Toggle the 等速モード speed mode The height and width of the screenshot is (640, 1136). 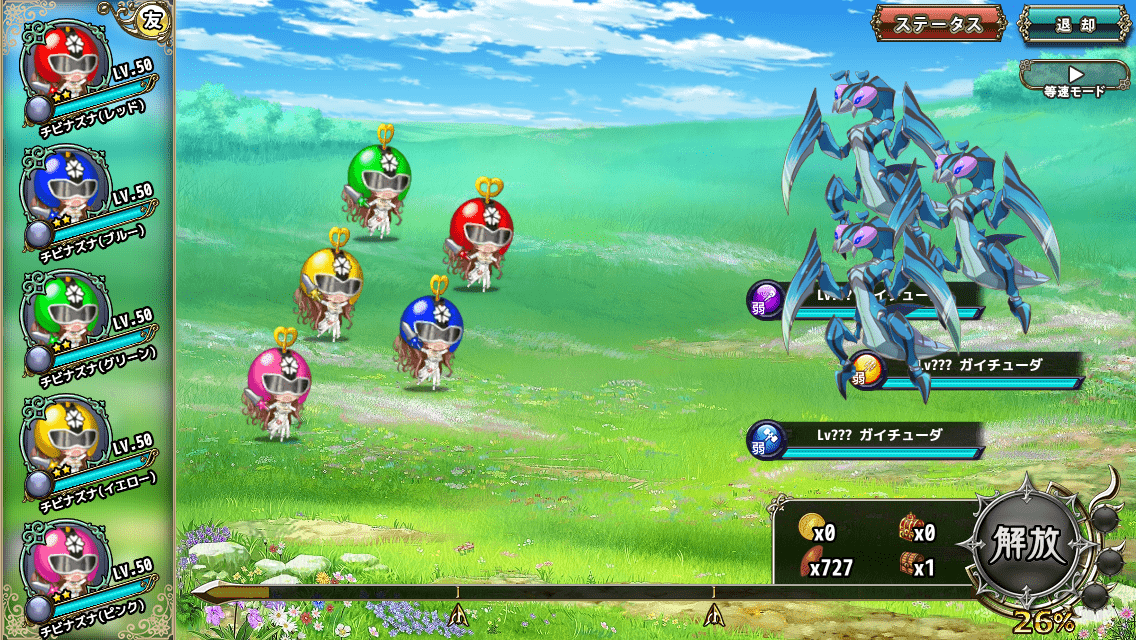(1075, 79)
